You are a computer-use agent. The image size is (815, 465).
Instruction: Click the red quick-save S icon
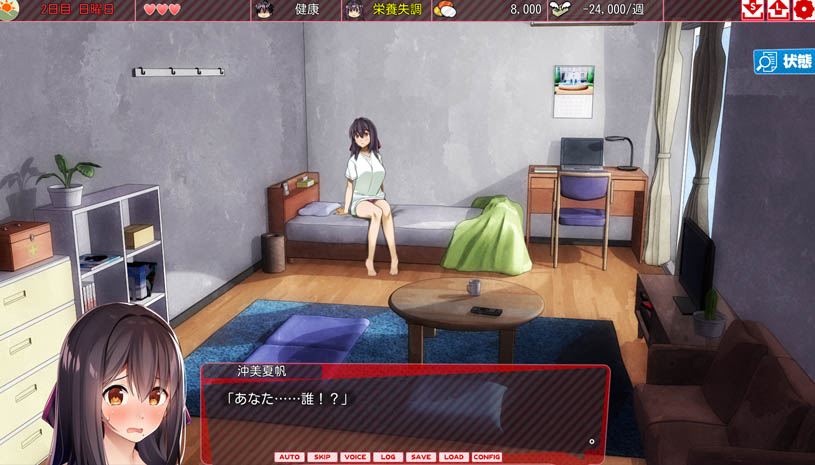[x=753, y=10]
